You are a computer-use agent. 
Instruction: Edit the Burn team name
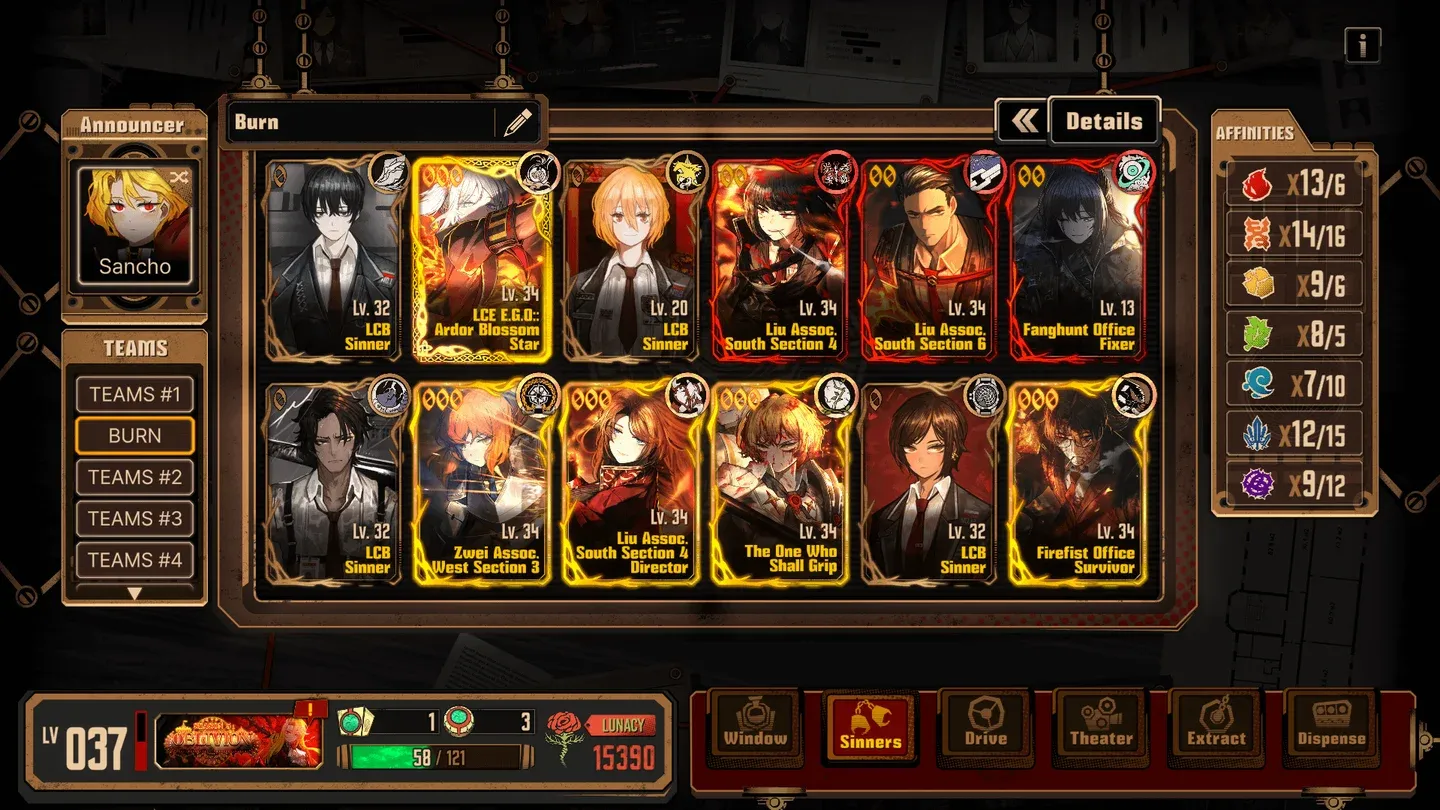517,123
